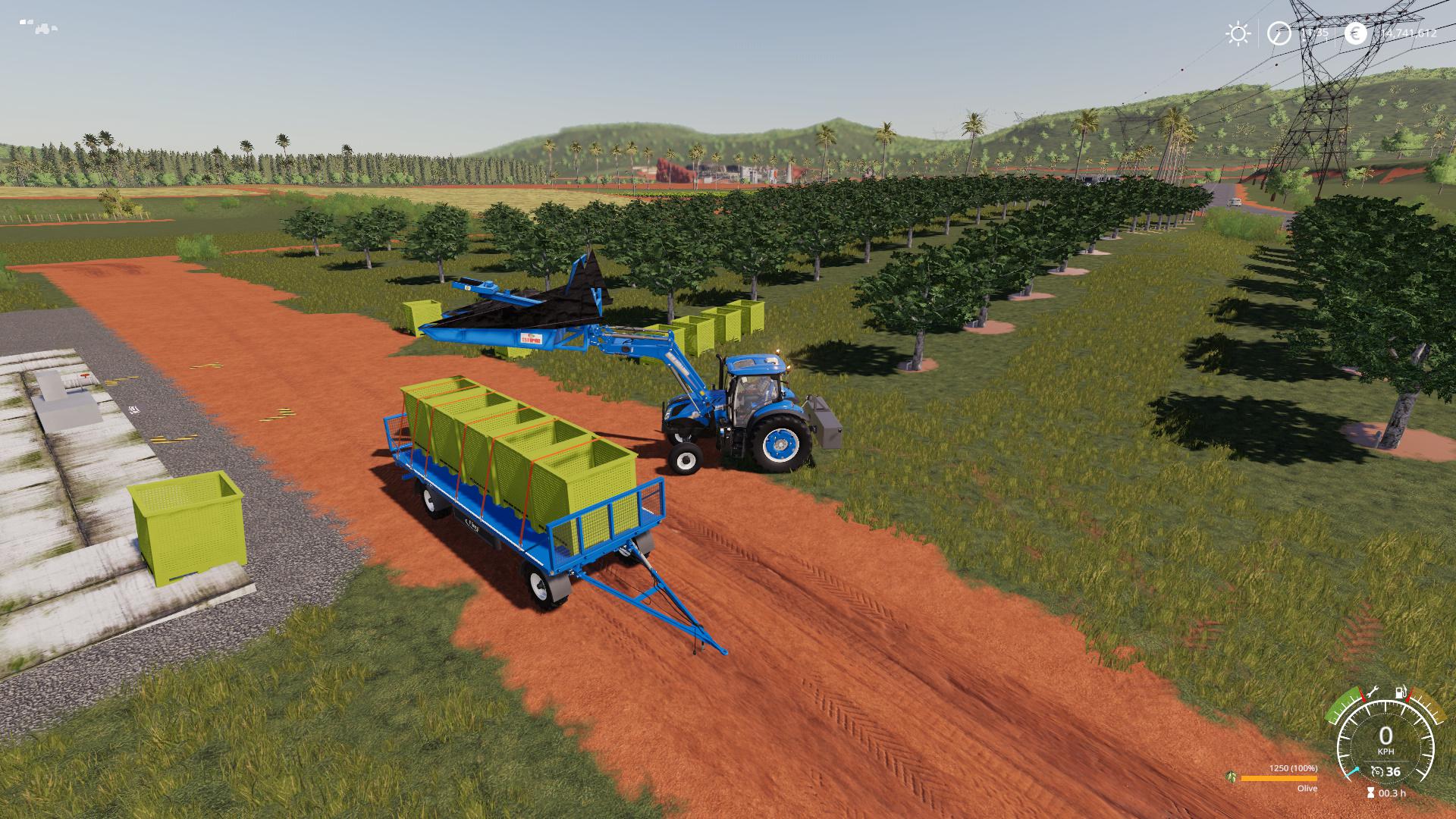This screenshot has height=819, width=1456.
Task: Open the euro money icon
Action: (x=1355, y=33)
